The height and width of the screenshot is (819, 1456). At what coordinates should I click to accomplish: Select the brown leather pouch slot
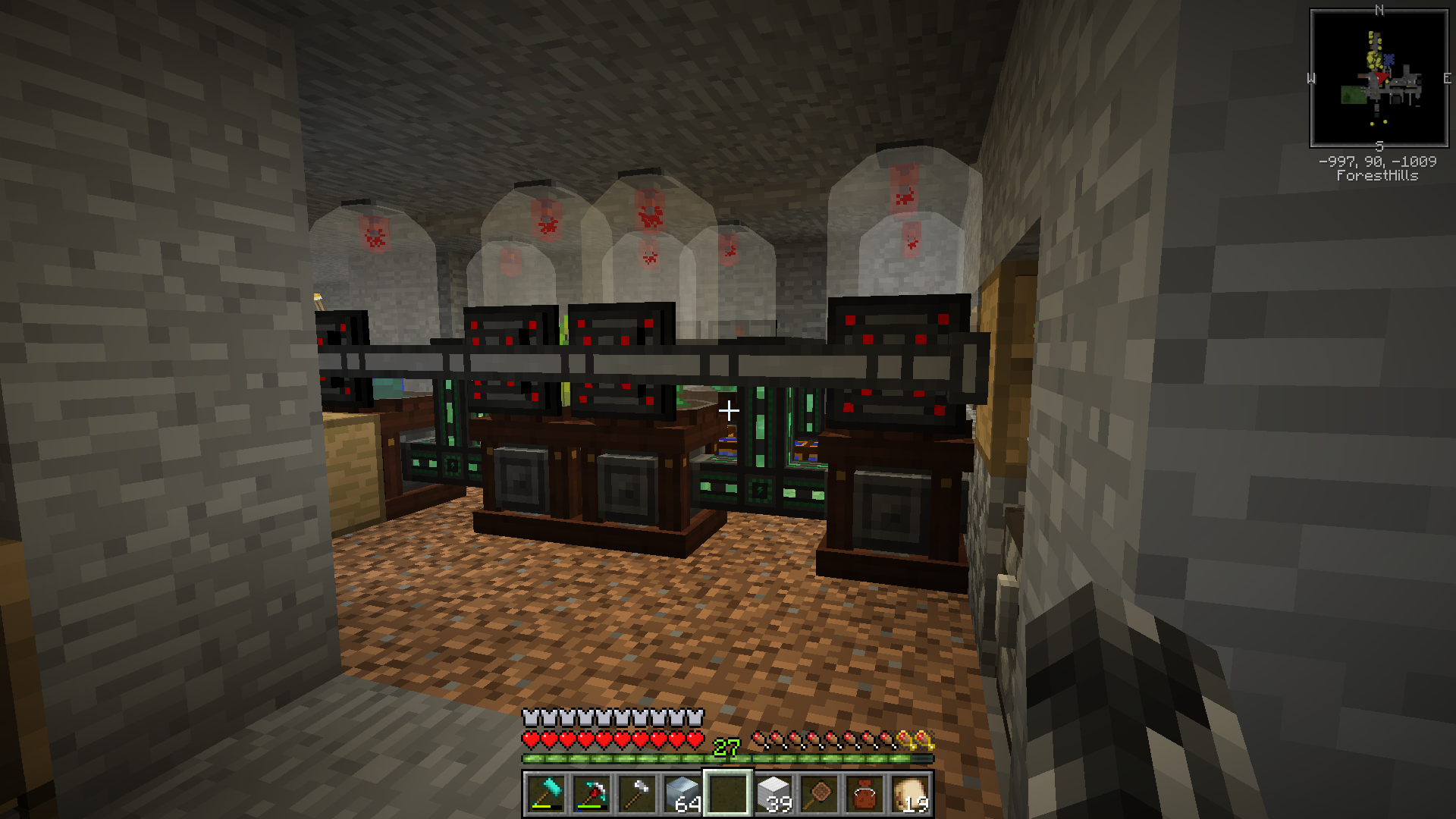coord(864,794)
